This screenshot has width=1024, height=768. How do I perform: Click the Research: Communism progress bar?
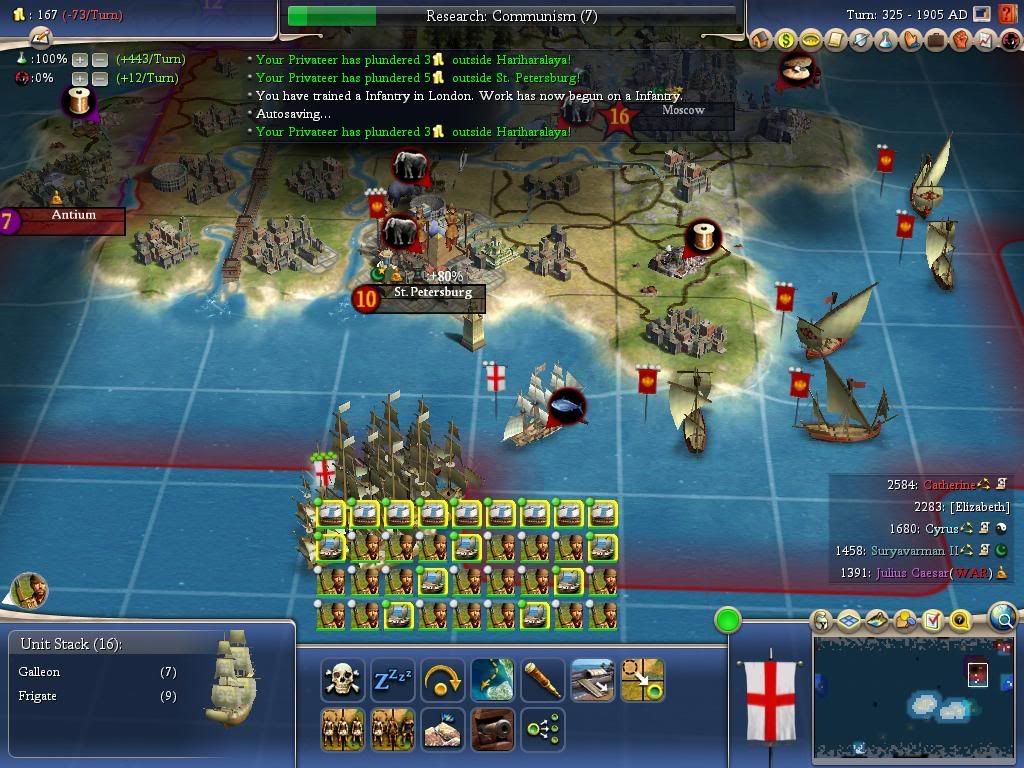tap(511, 16)
